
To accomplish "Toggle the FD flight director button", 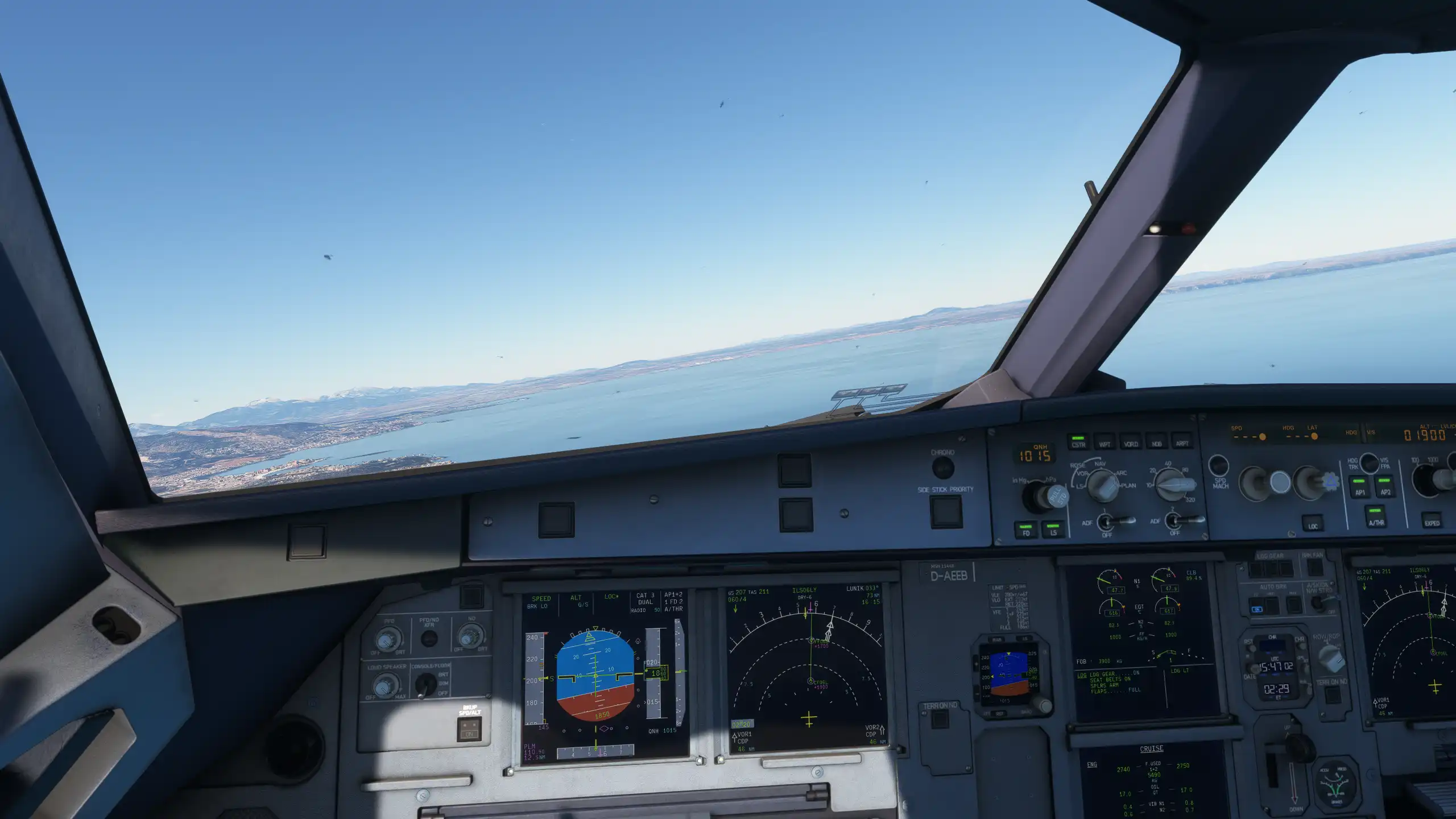I will 1027,530.
